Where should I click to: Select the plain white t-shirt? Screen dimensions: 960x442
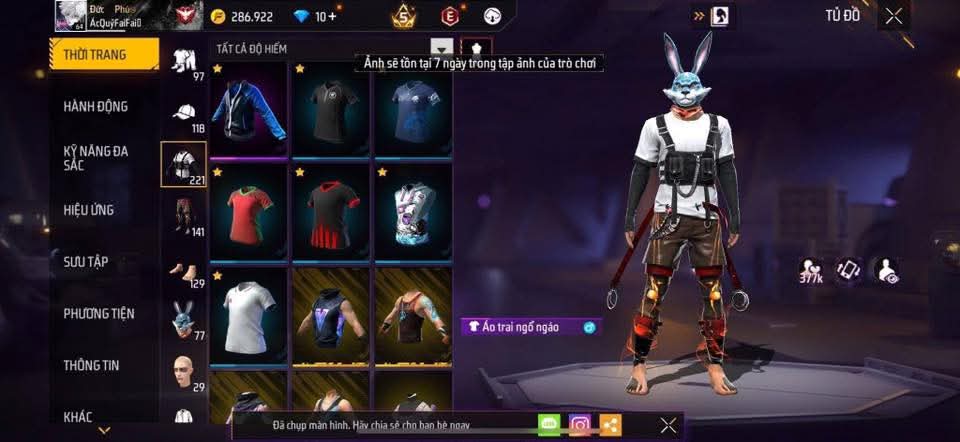(x=248, y=315)
